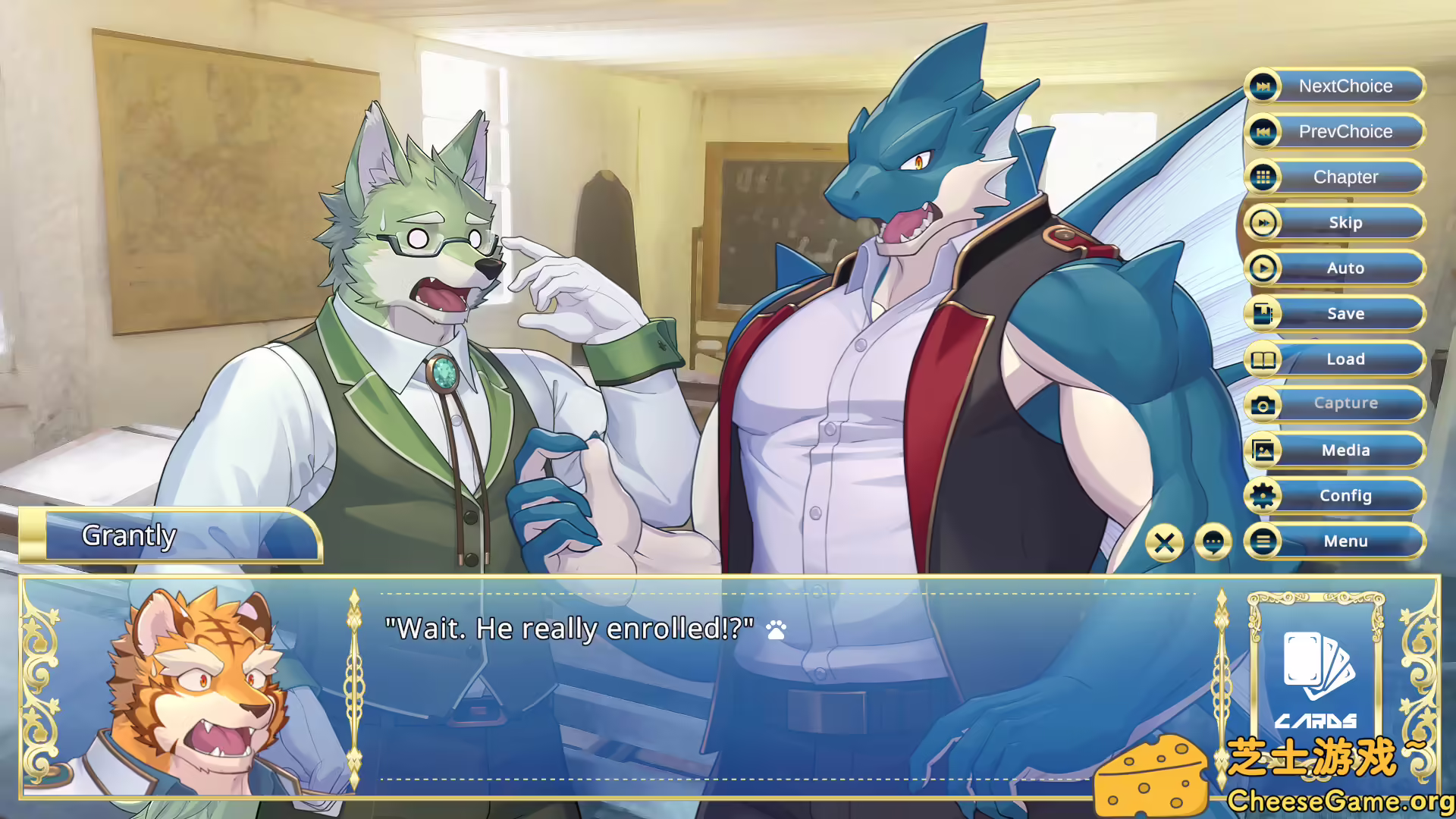Viewport: 1456px width, 819px height.
Task: Activate Skip mode
Action: [x=1335, y=223]
